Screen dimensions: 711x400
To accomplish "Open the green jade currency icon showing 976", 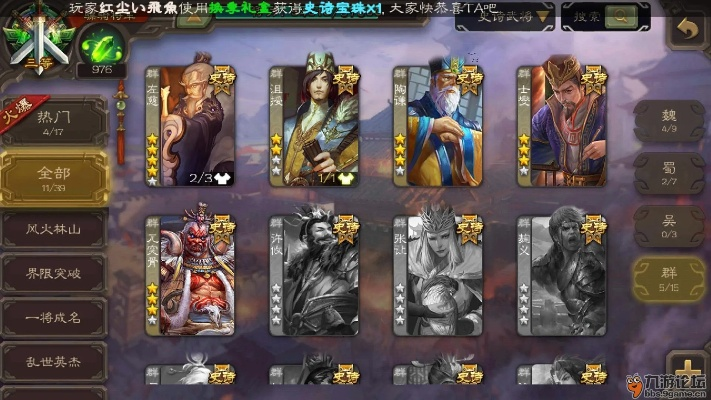I will click(101, 47).
